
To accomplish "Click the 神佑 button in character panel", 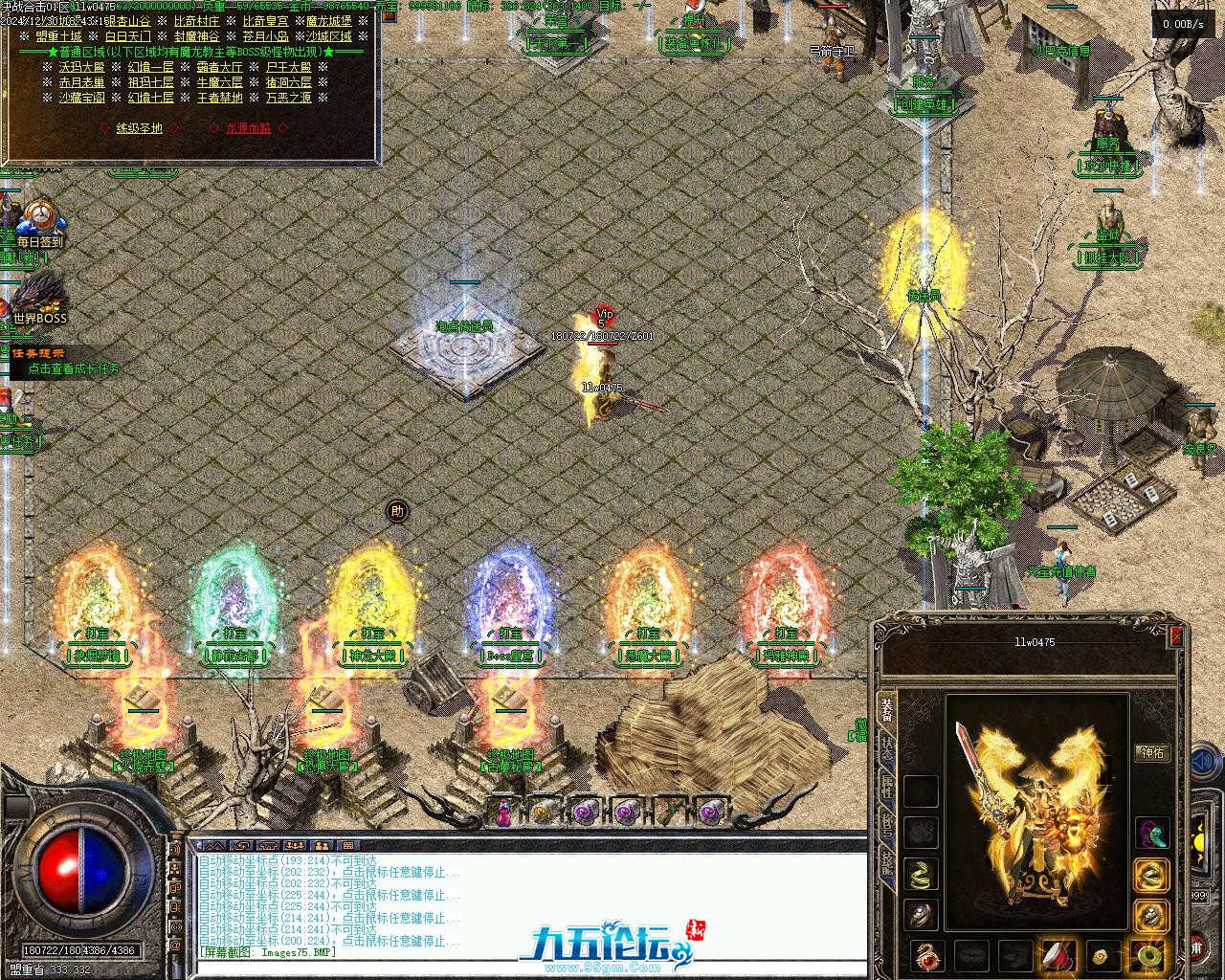I will point(1152,753).
